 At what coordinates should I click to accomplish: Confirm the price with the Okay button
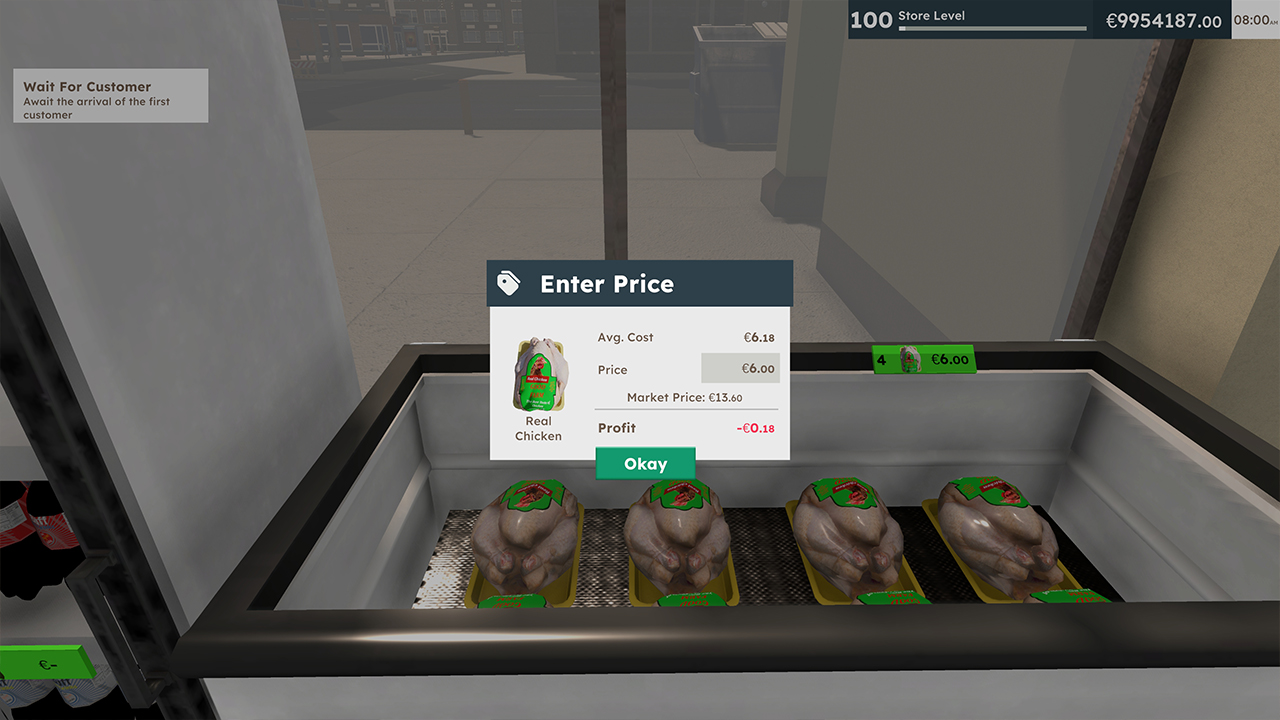[x=645, y=463]
